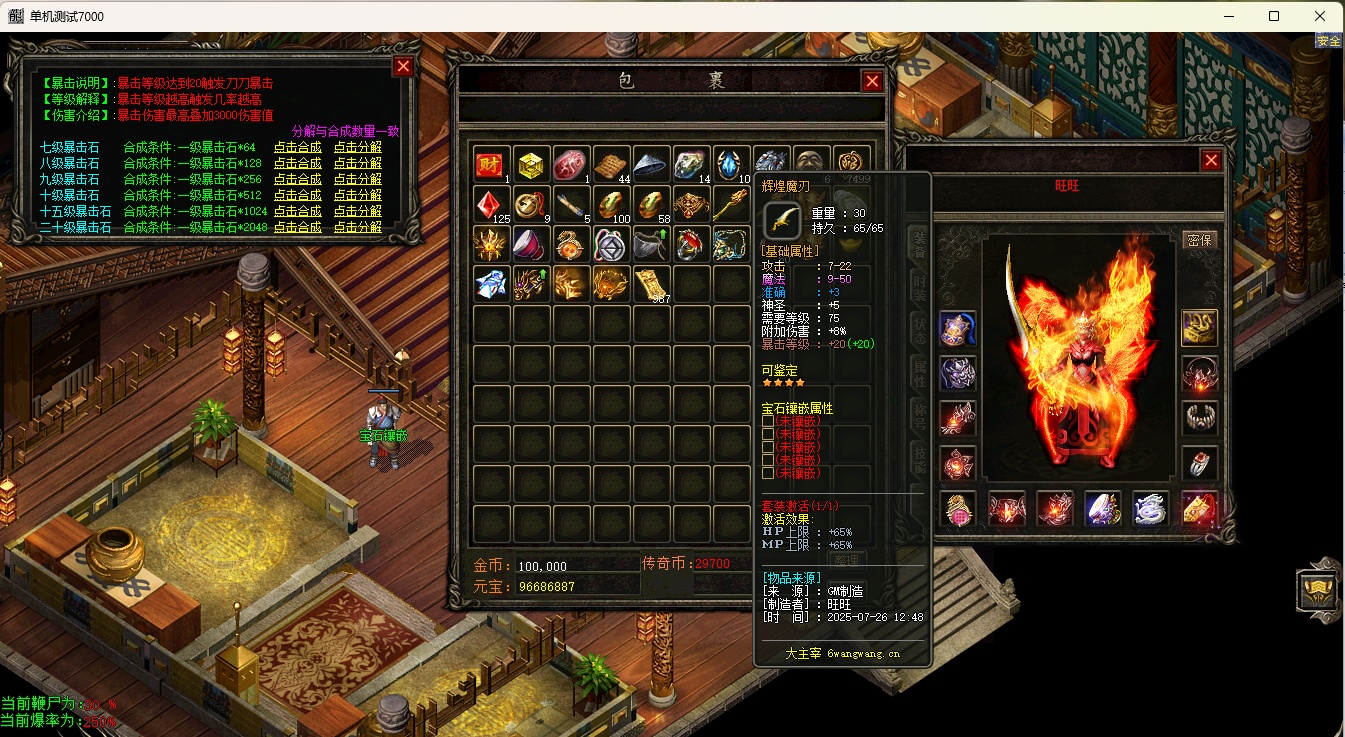Close the 旺旺 character equipment panel
Image resolution: width=1345 pixels, height=737 pixels.
[x=1211, y=160]
